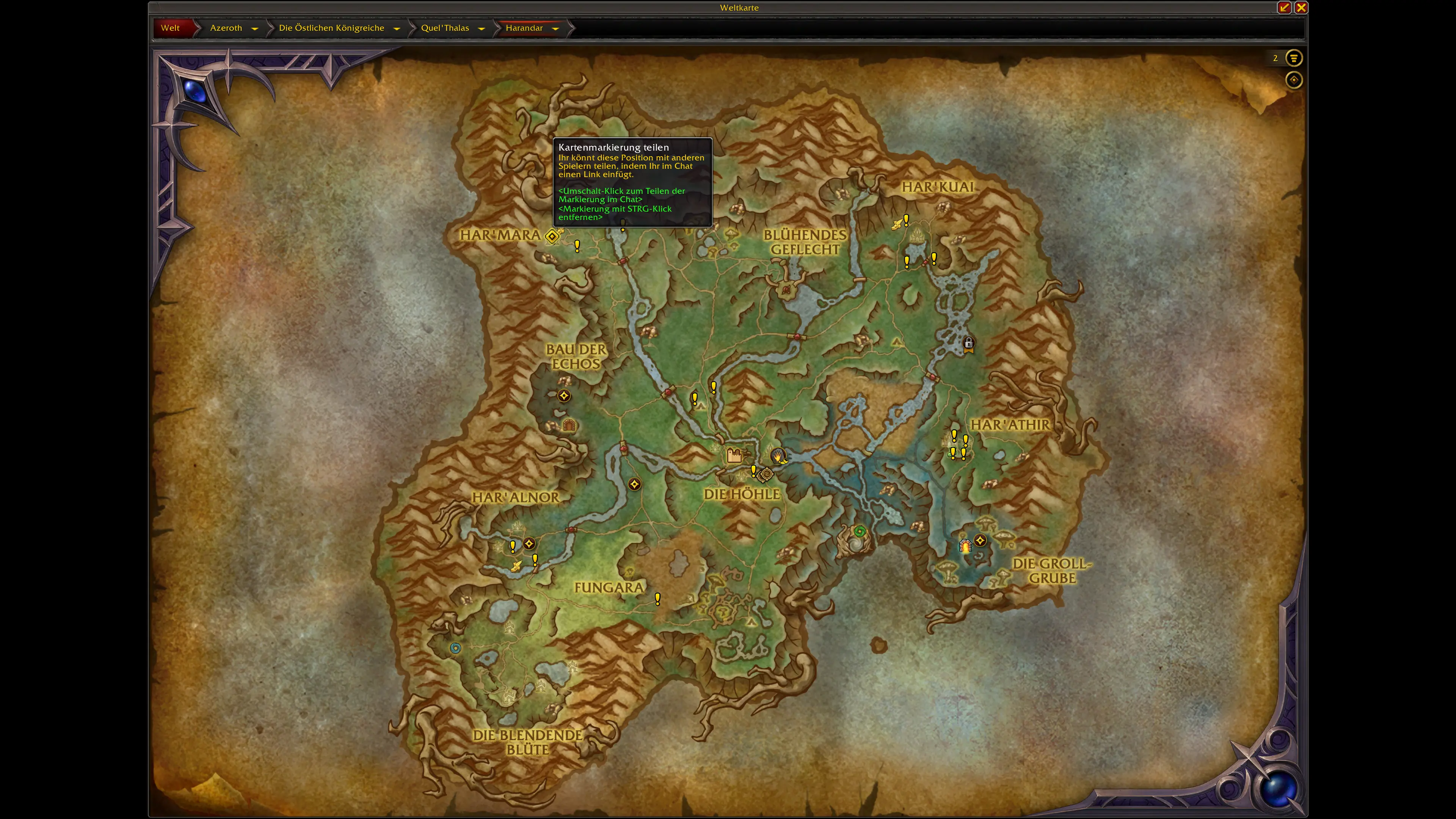Expand the Quel'Thalas dropdown arrow
Viewport: 1456px width, 819px height.
click(482, 28)
